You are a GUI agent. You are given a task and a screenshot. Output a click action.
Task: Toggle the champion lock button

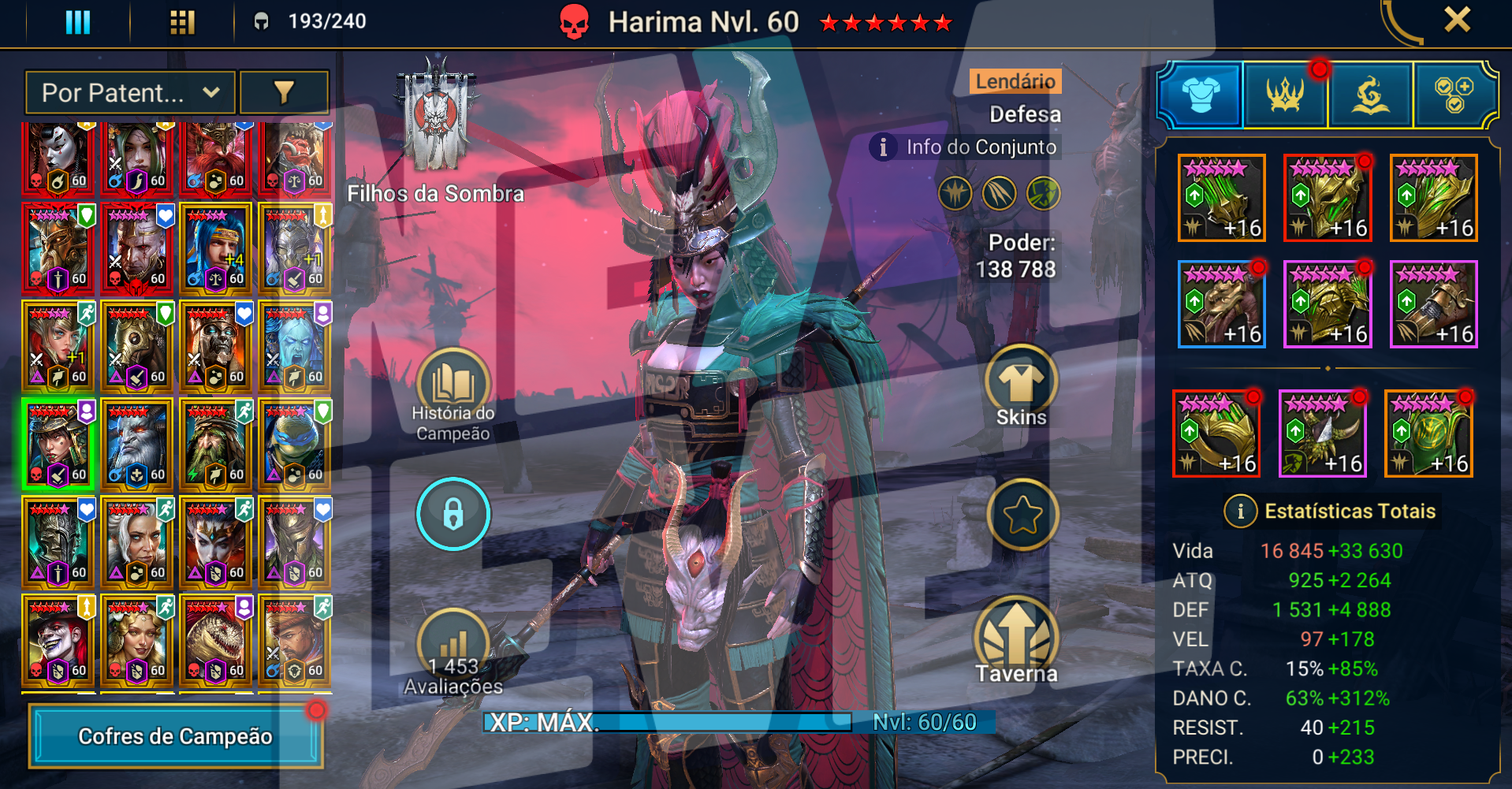[x=453, y=514]
